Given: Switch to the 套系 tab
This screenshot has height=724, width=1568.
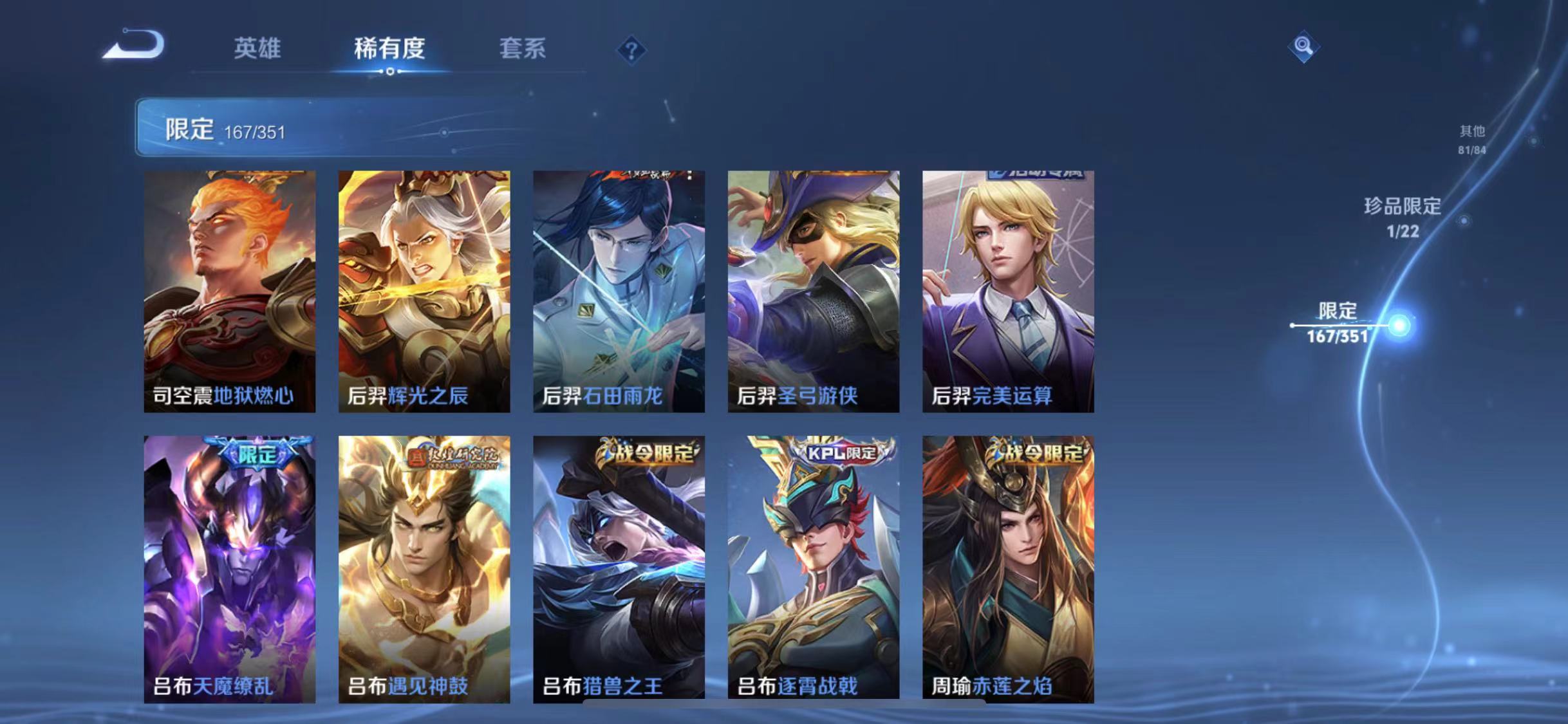Looking at the screenshot, I should [x=523, y=50].
